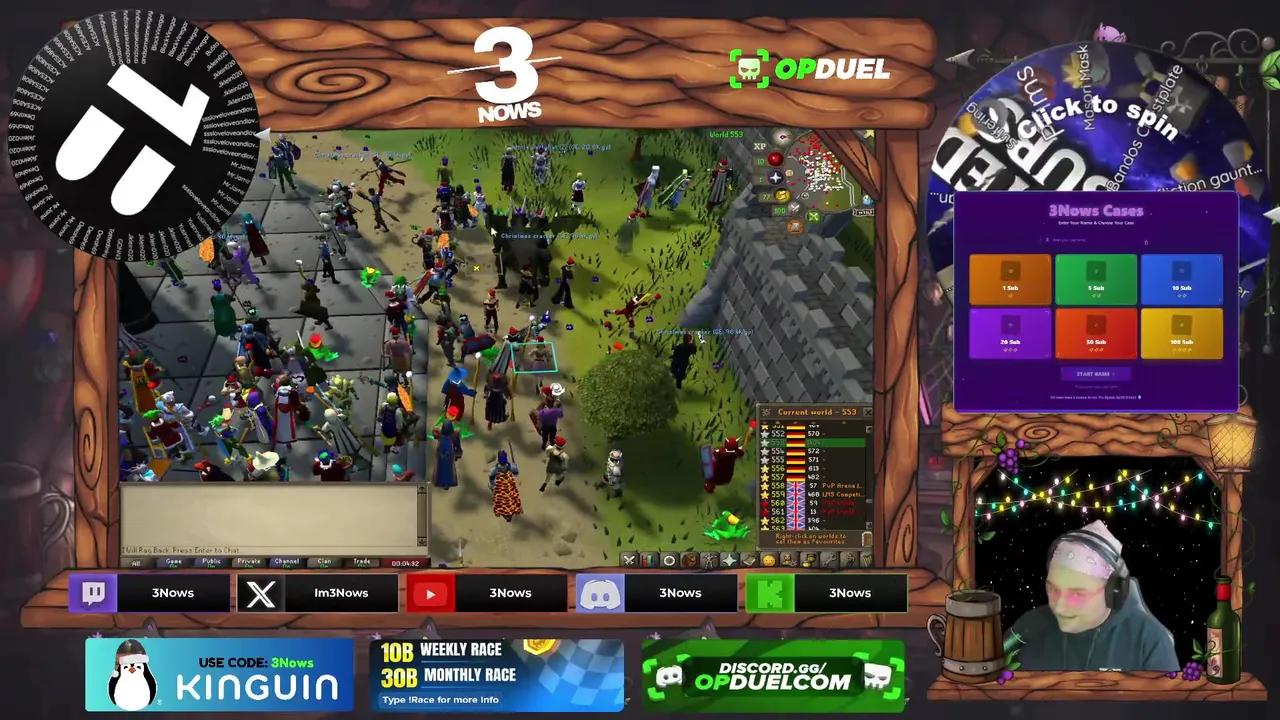Open the Music player tab
1280x720 pixels.
point(866,560)
